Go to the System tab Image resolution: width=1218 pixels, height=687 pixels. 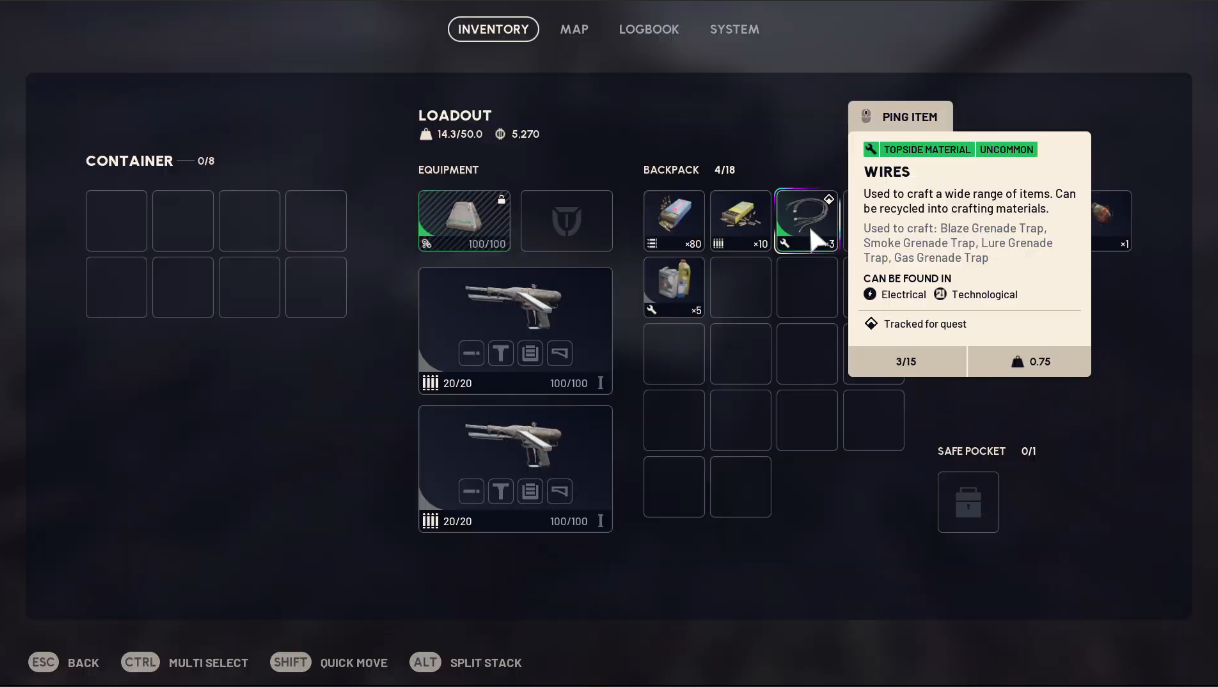pyautogui.click(x=734, y=29)
